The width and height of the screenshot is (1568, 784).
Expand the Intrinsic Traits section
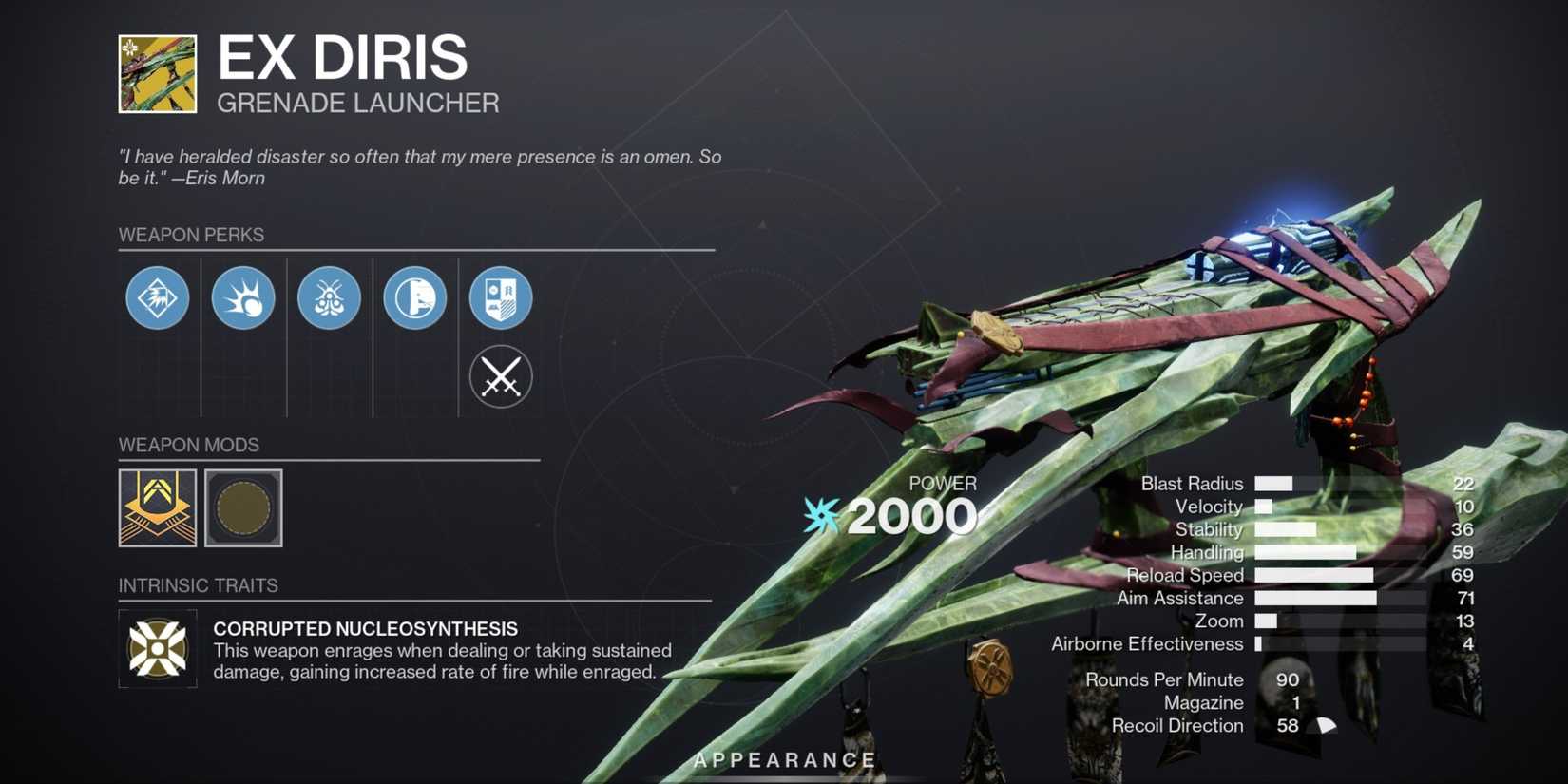point(199,585)
